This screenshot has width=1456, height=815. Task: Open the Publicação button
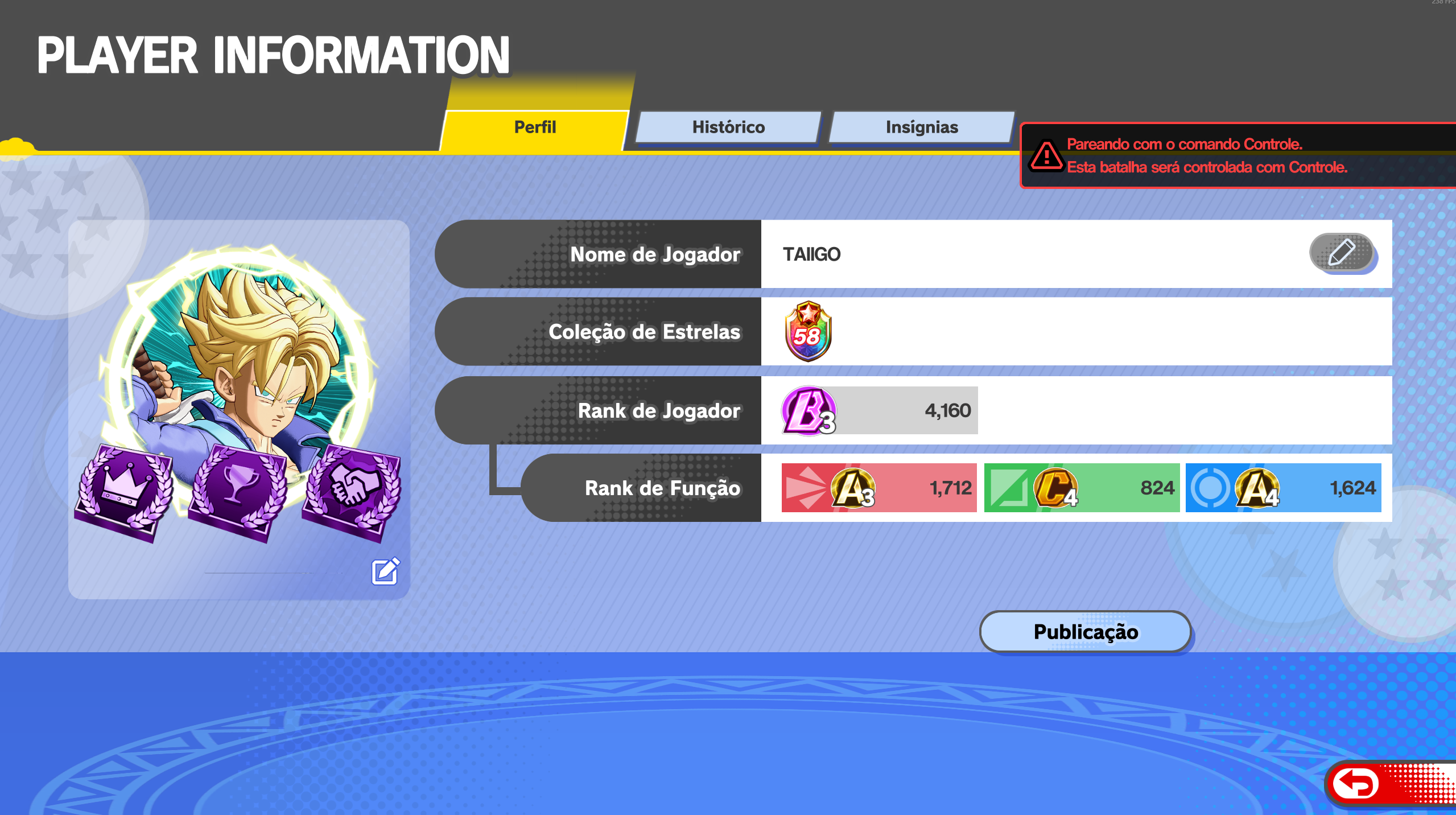[1085, 632]
